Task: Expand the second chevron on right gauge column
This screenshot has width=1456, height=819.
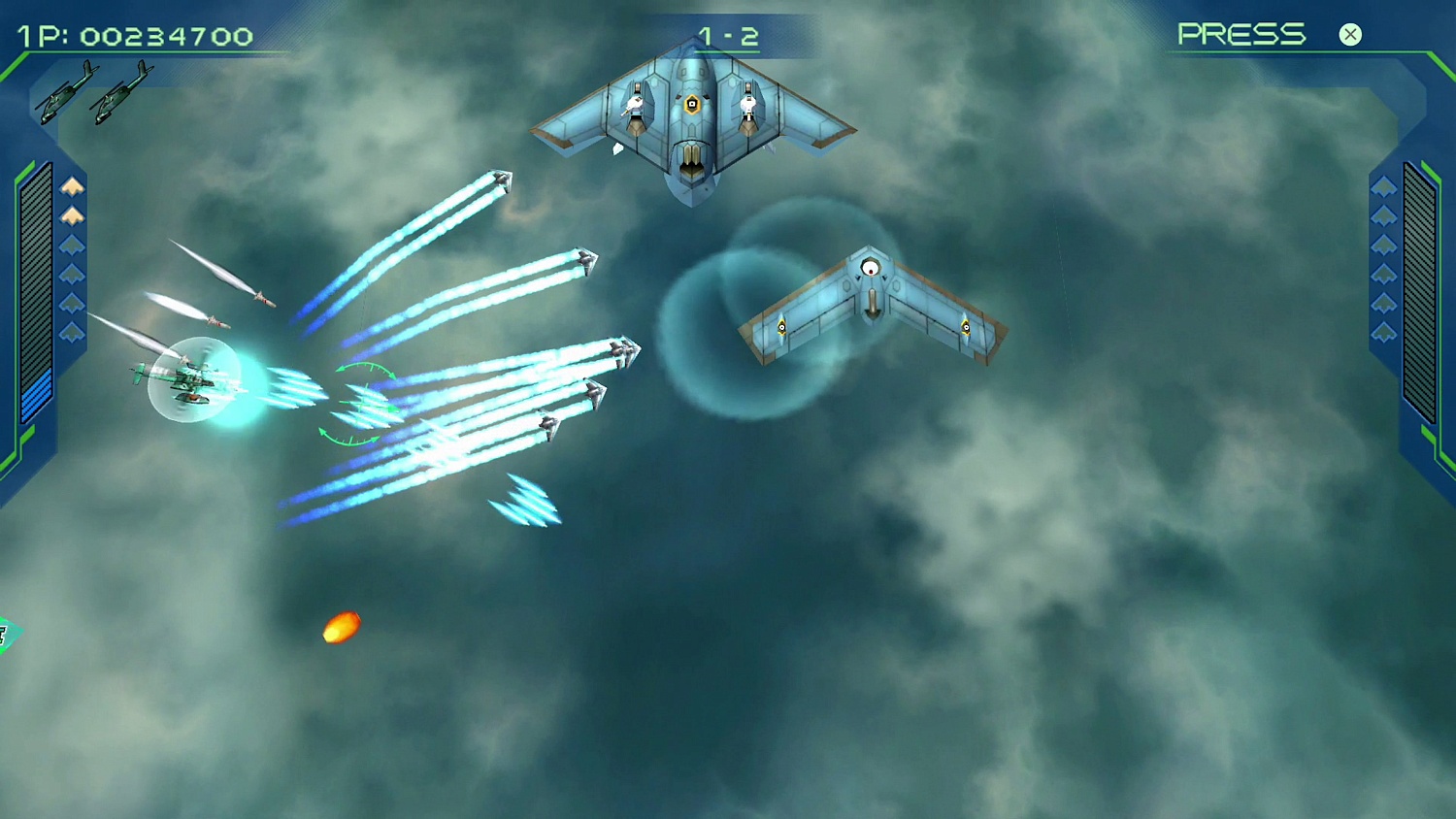Action: [x=1382, y=216]
